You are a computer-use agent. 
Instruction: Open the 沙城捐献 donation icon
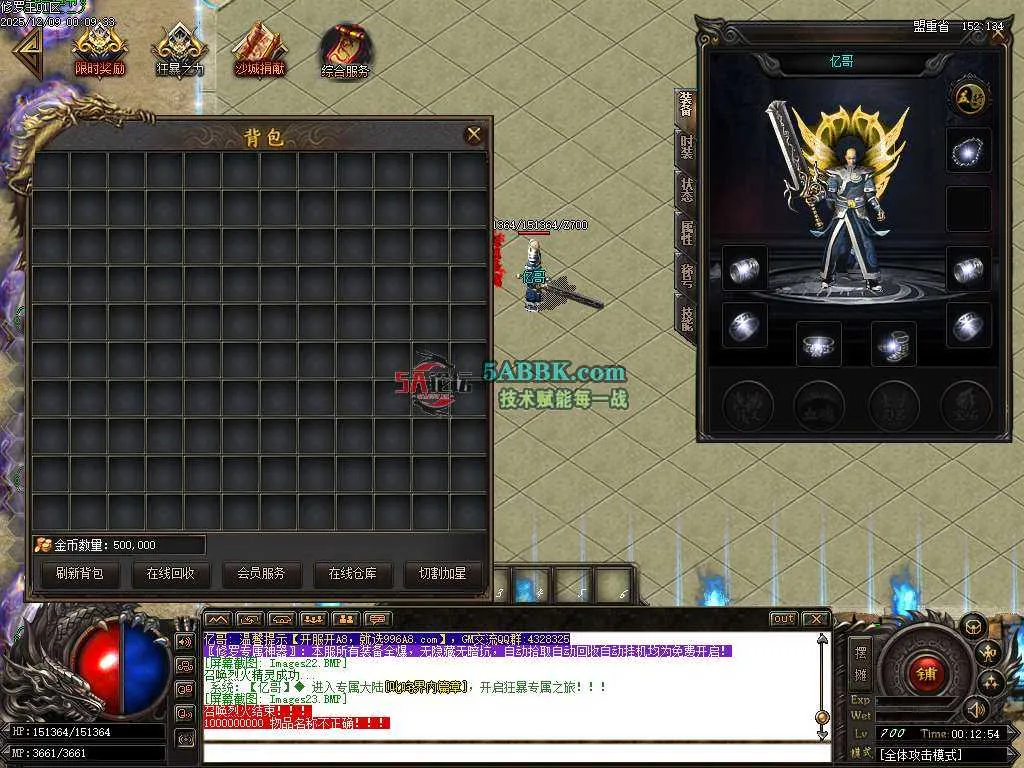(x=260, y=50)
